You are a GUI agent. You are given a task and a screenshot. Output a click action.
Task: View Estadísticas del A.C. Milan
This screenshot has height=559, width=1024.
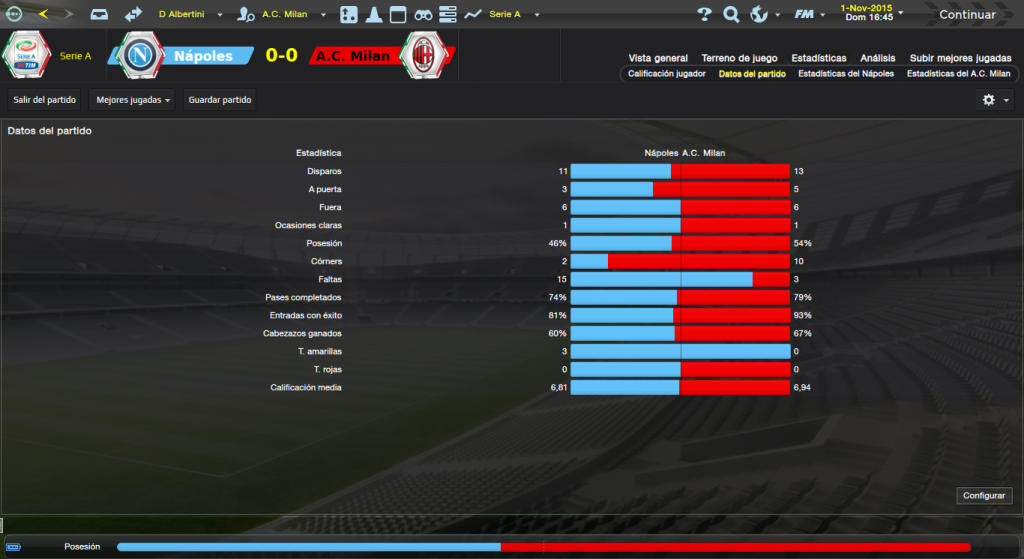(x=959, y=74)
